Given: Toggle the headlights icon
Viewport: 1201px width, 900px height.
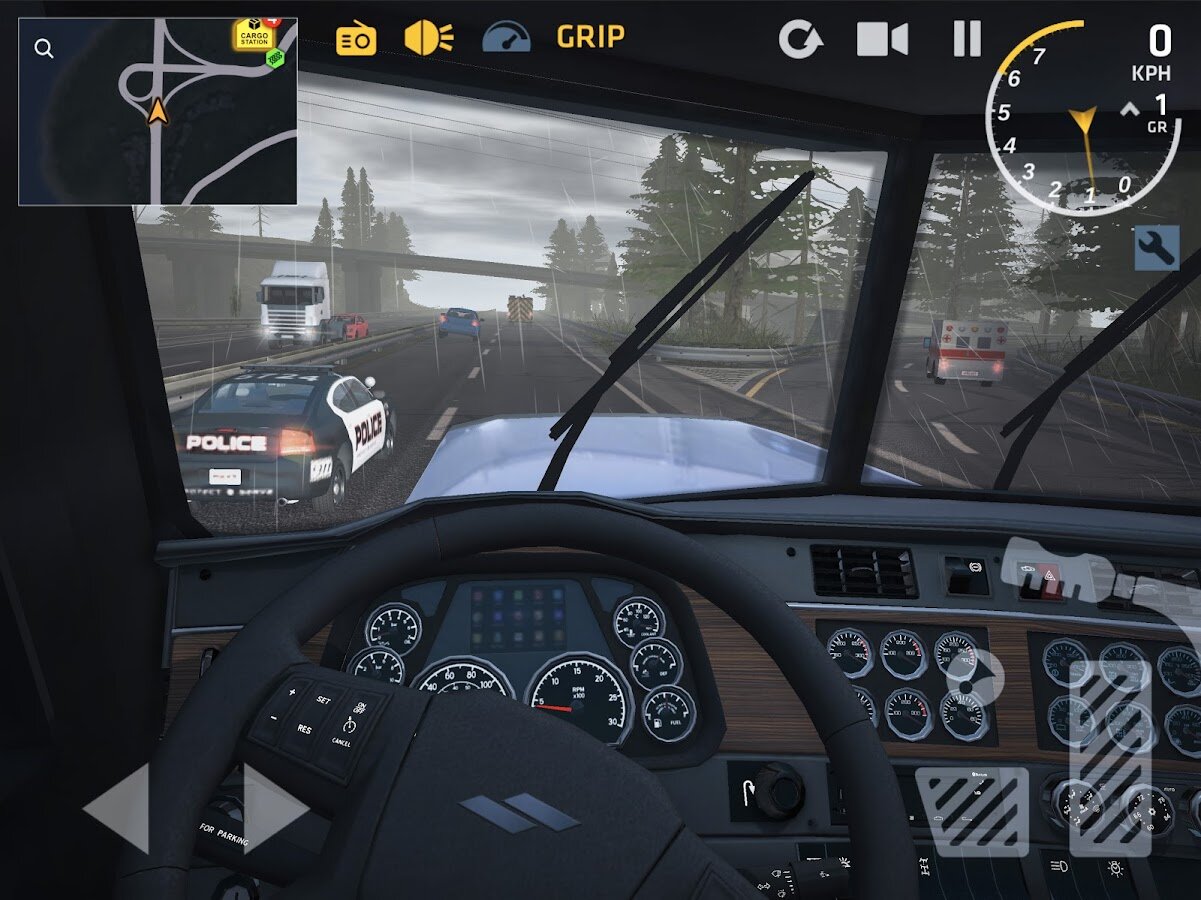Looking at the screenshot, I should point(429,38).
